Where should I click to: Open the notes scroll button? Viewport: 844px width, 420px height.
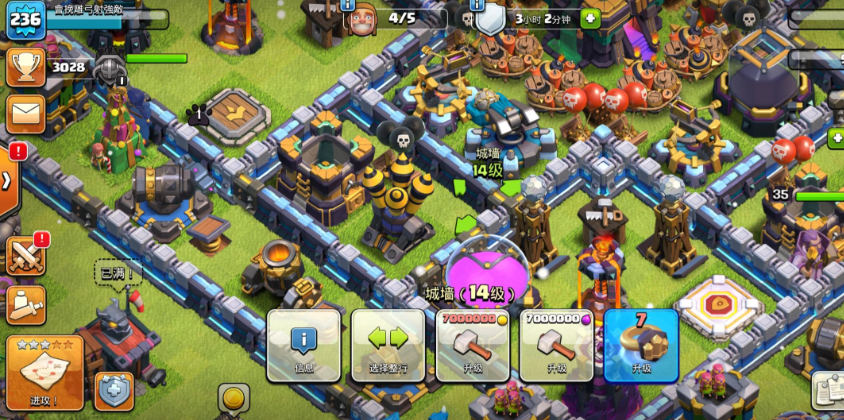click(x=828, y=389)
